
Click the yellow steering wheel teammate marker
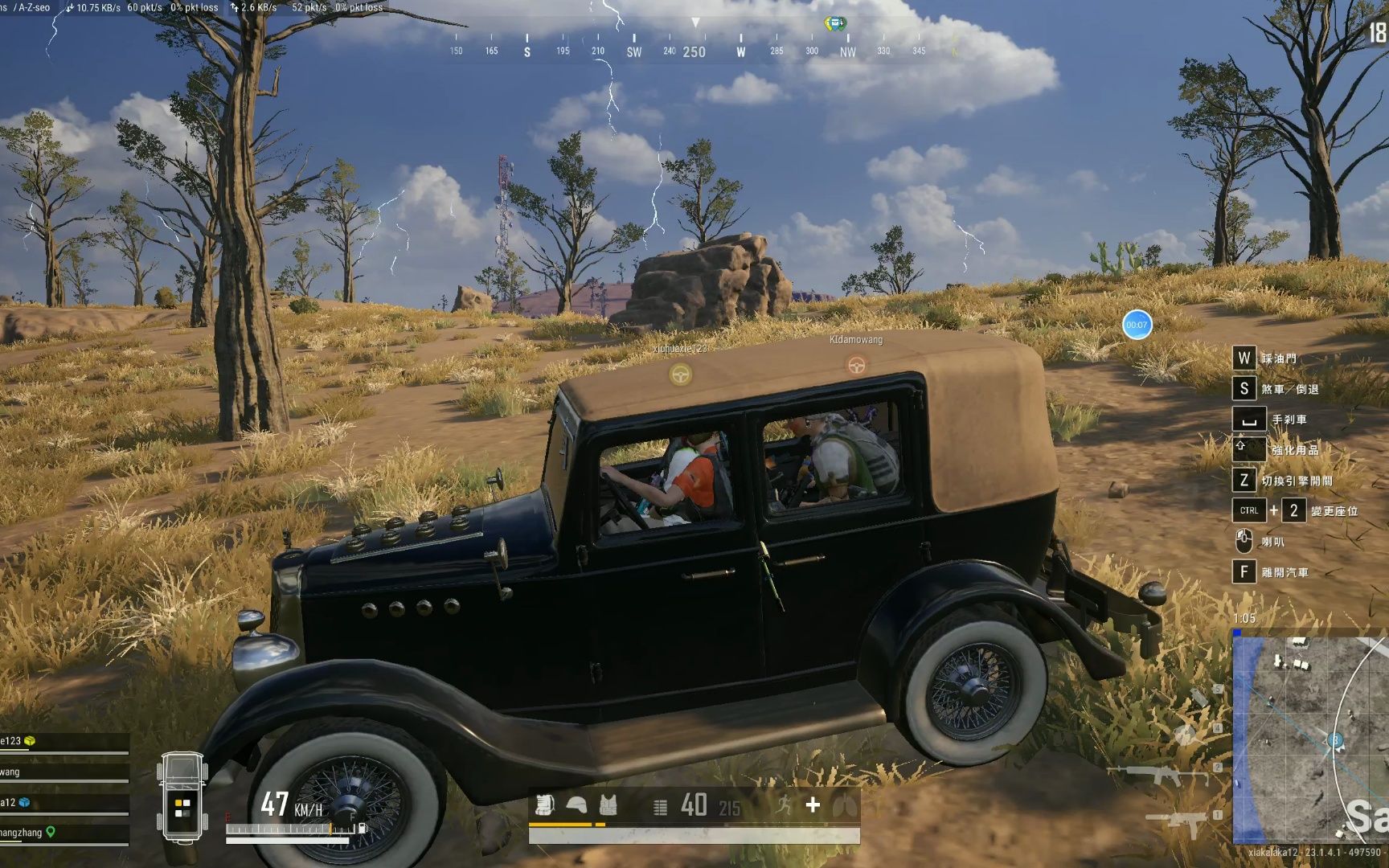(x=680, y=375)
